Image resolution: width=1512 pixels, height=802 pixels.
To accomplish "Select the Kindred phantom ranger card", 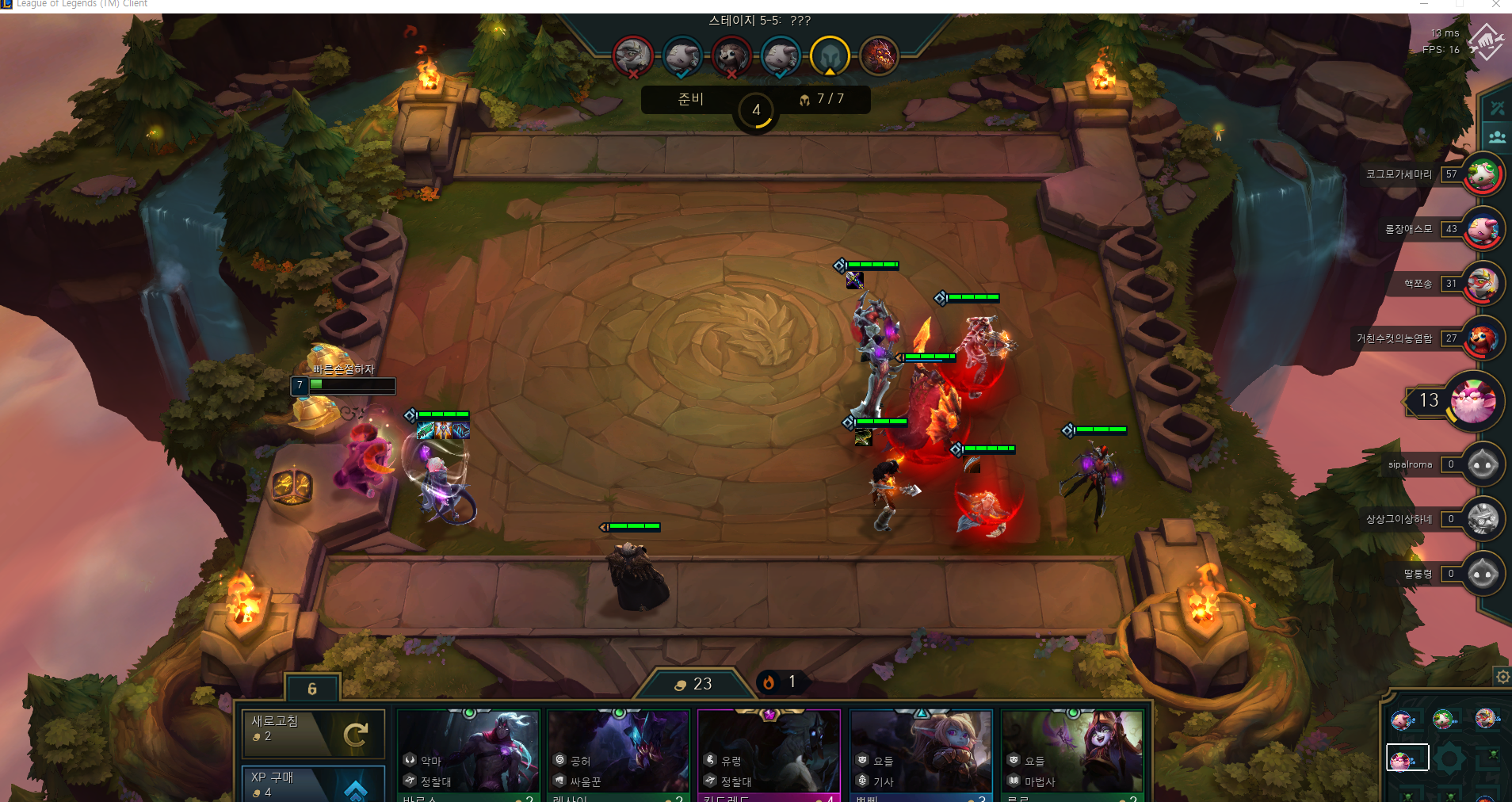I will 769,754.
